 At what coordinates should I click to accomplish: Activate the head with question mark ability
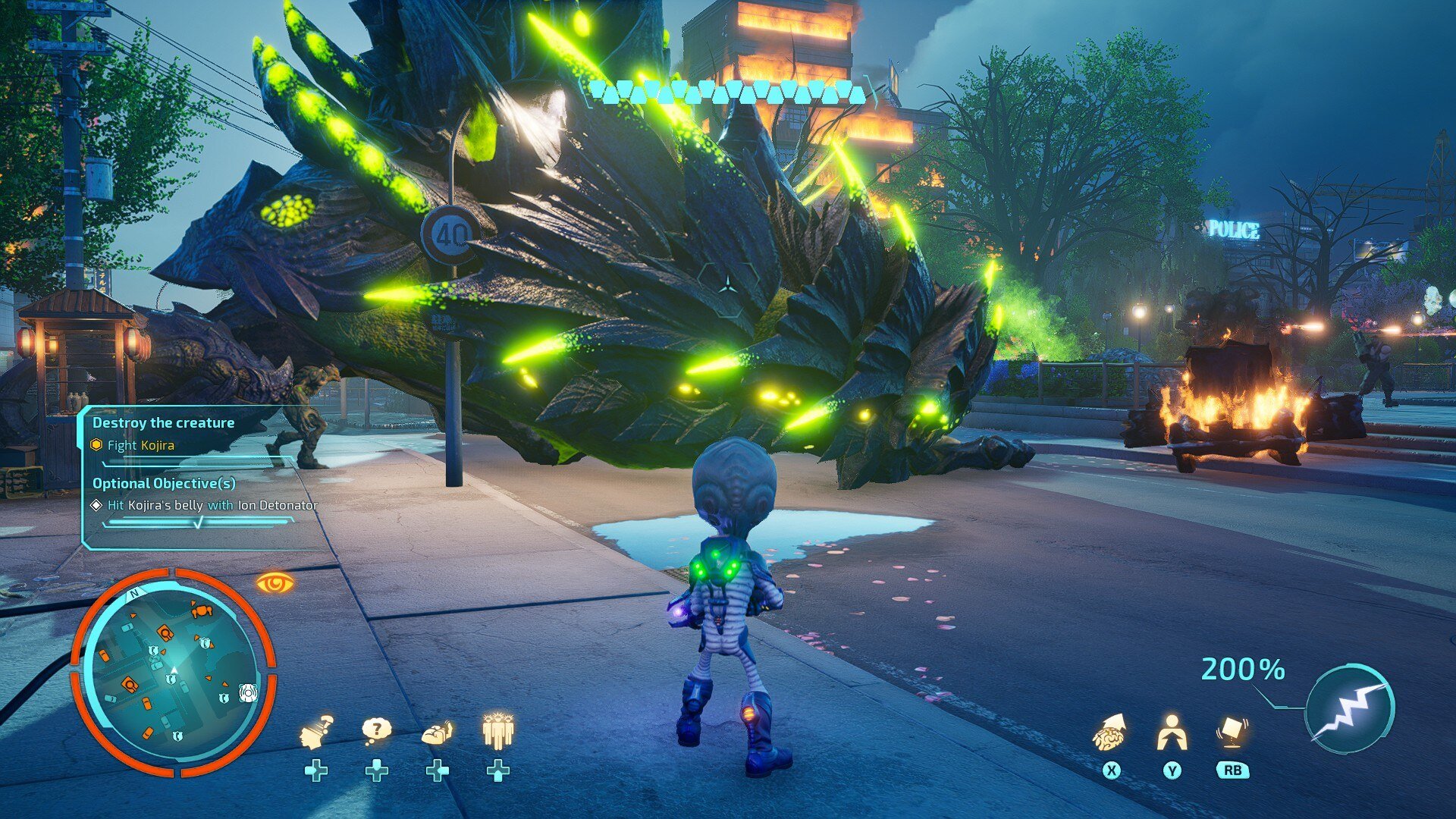point(316,732)
